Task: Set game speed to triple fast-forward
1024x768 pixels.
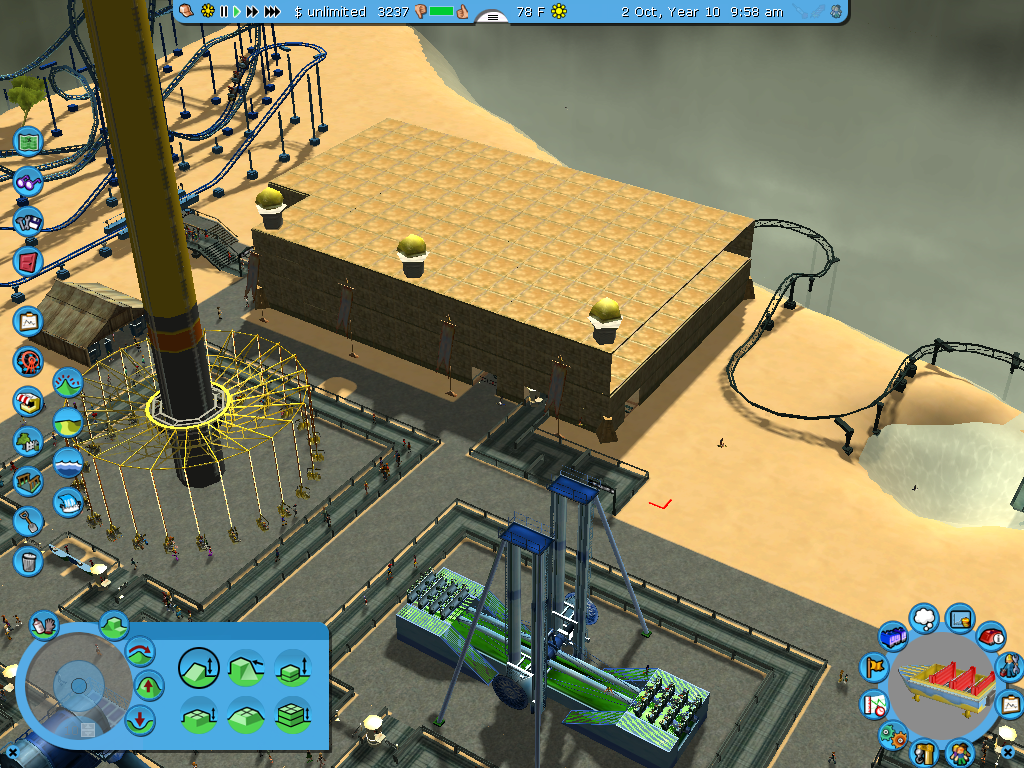Action: (271, 12)
